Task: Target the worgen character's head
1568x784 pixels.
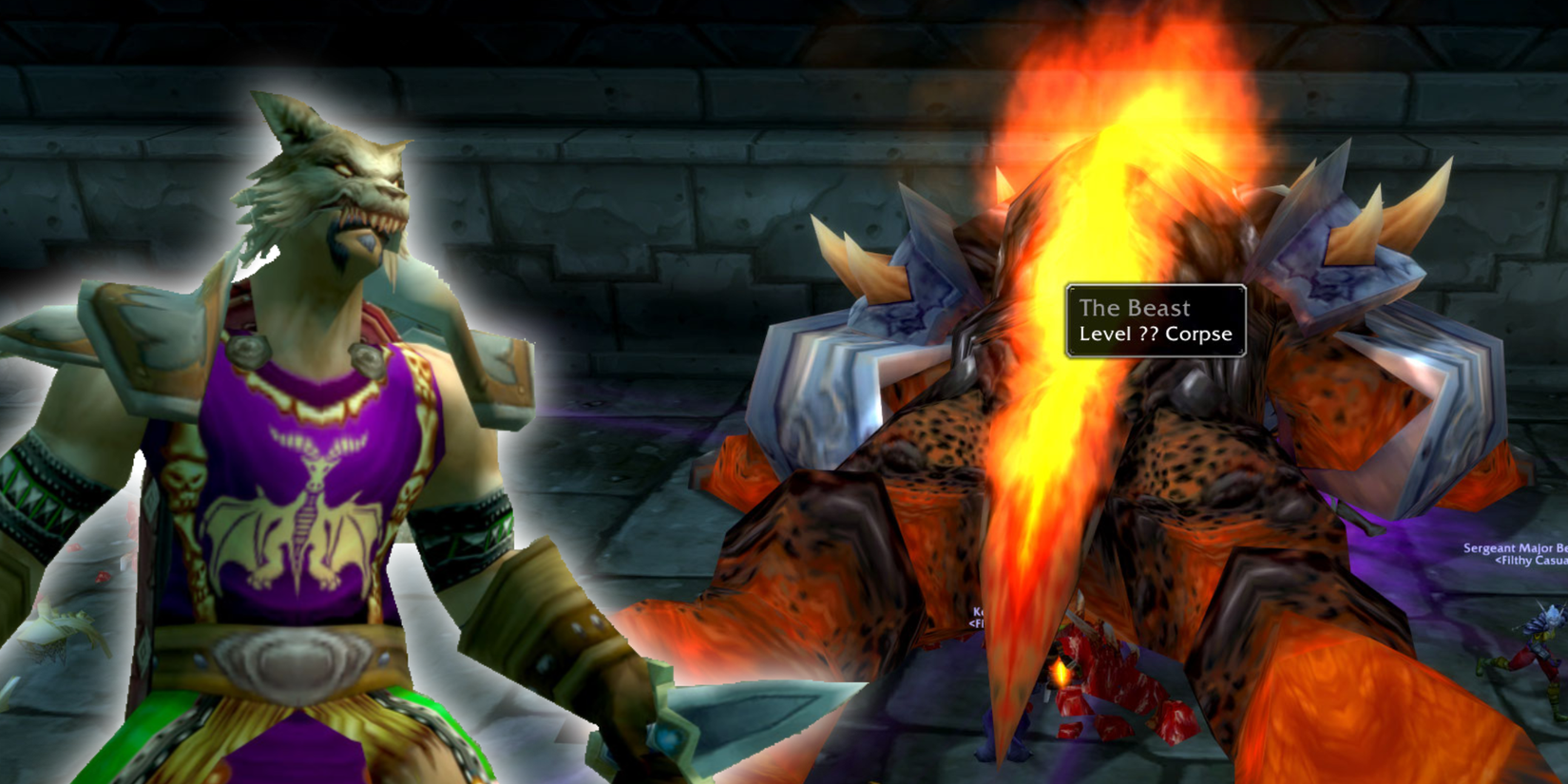Action: tap(333, 176)
